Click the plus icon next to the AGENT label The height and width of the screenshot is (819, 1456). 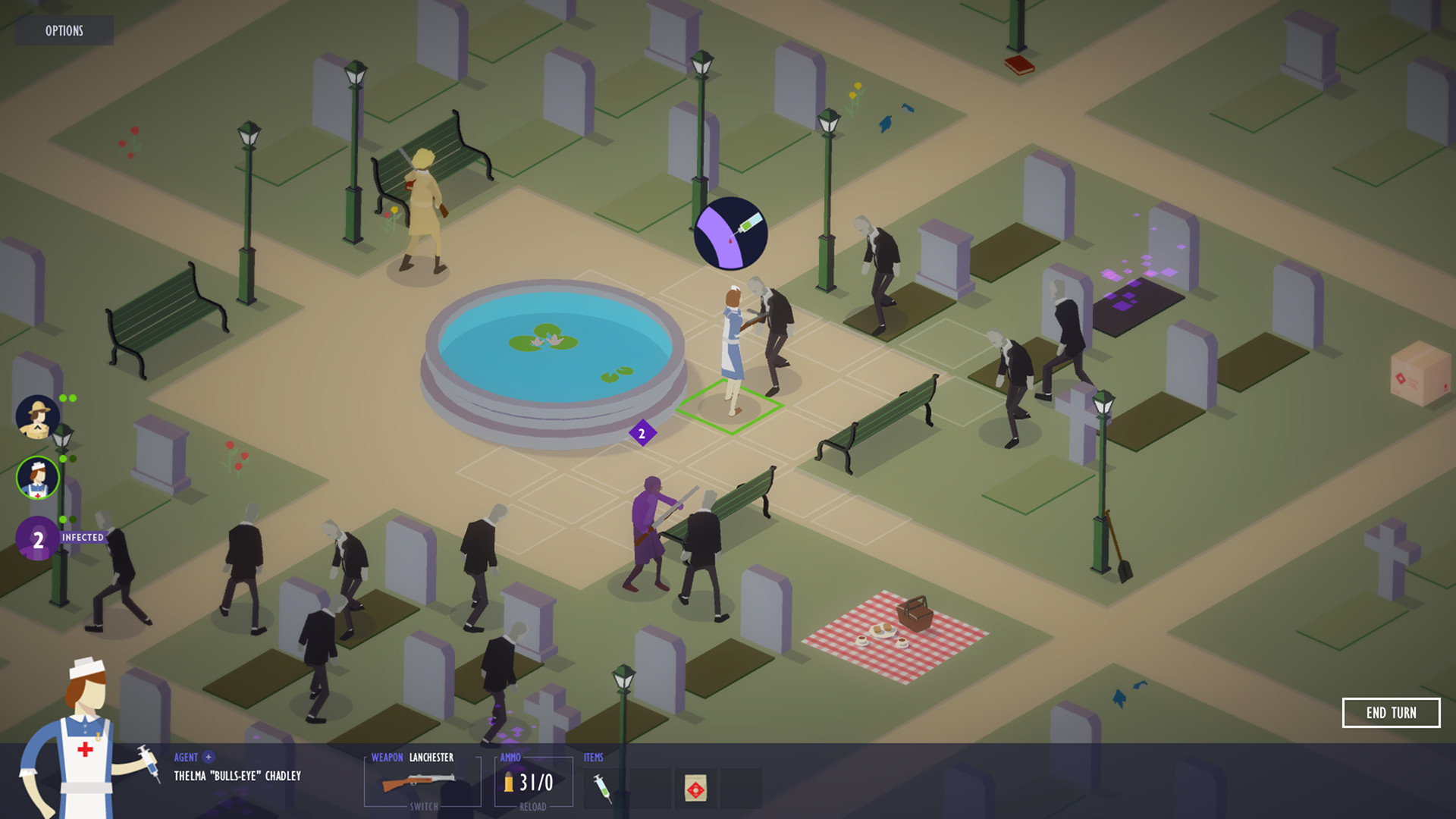(x=210, y=757)
